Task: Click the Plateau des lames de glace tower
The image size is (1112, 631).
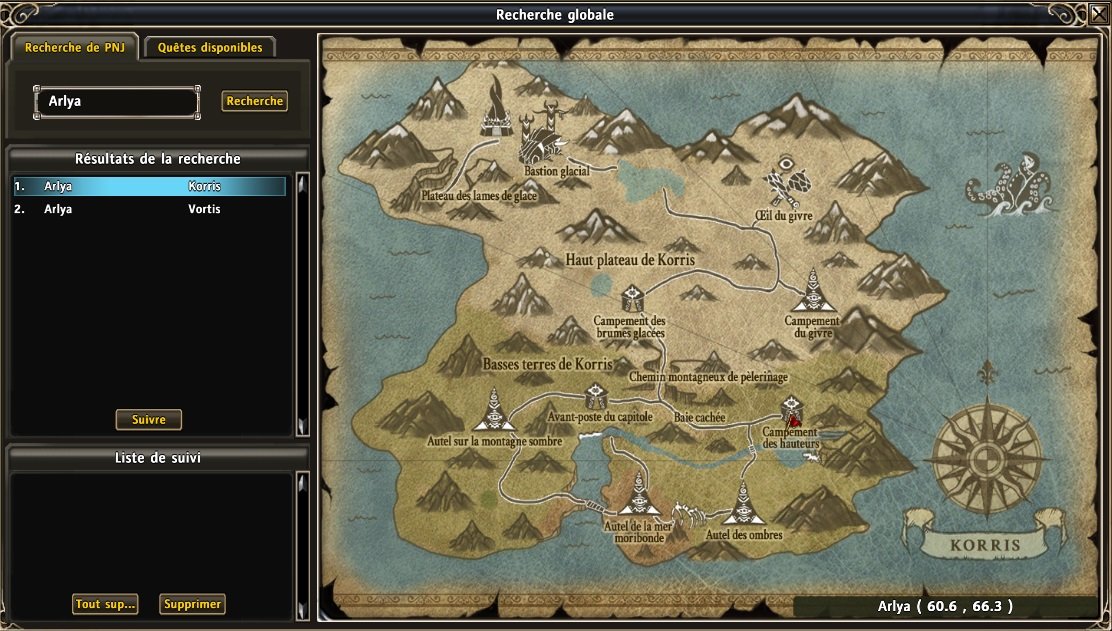Action: click(495, 112)
